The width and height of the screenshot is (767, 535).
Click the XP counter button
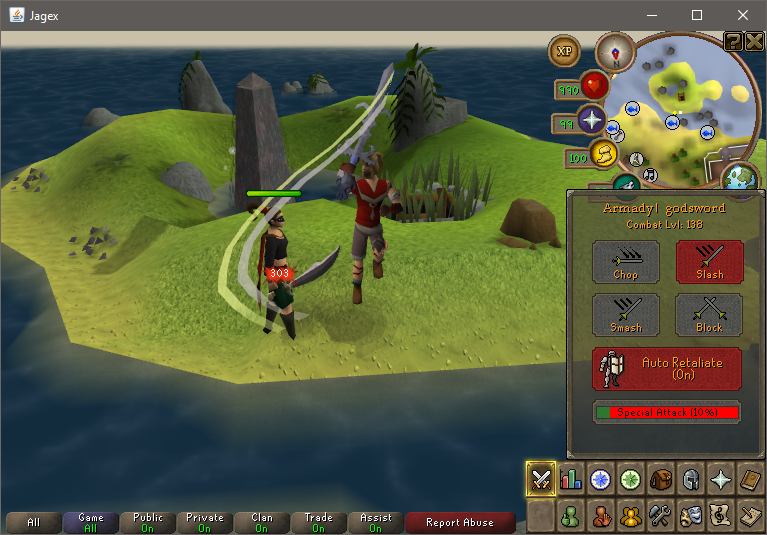pyautogui.click(x=565, y=51)
